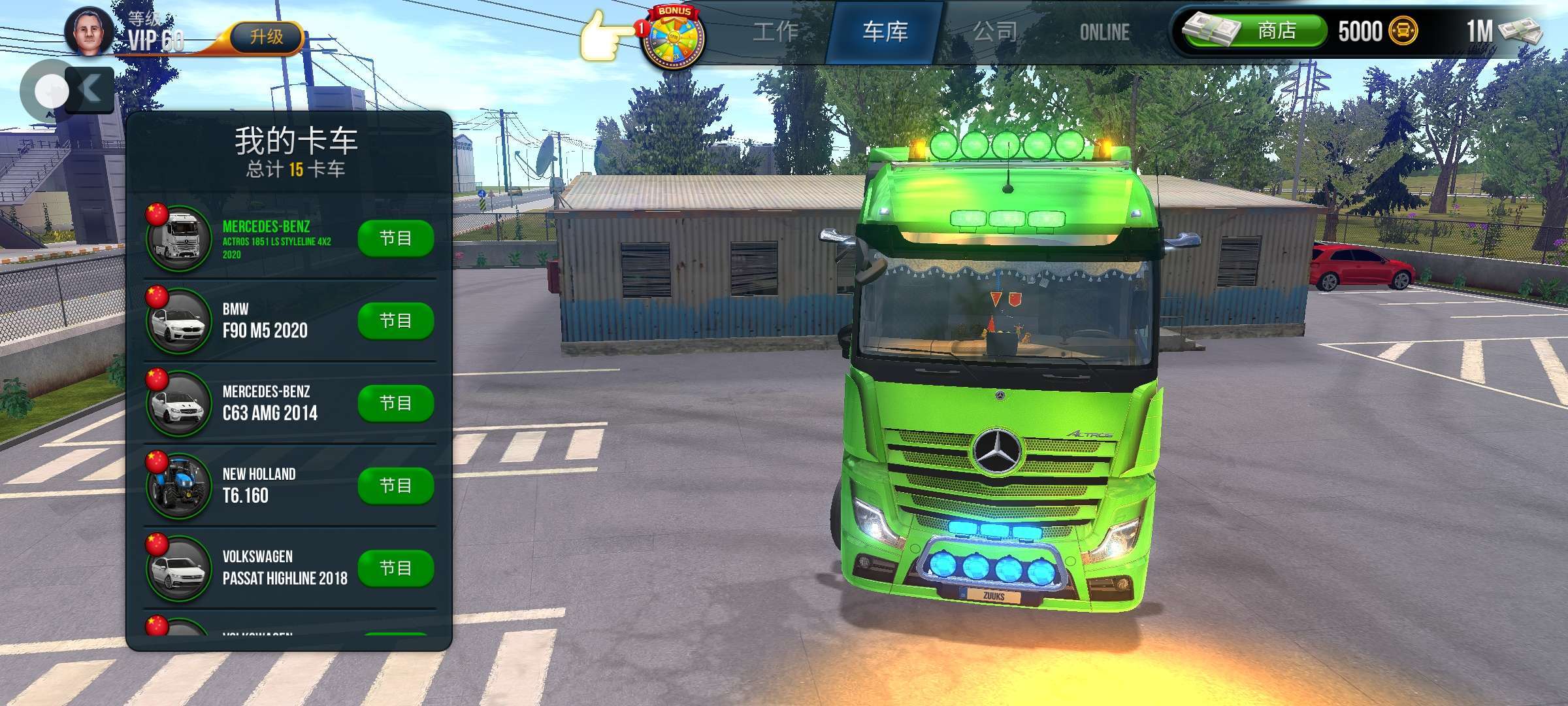
Task: Spin the BONUS wheel icon
Action: (x=672, y=36)
